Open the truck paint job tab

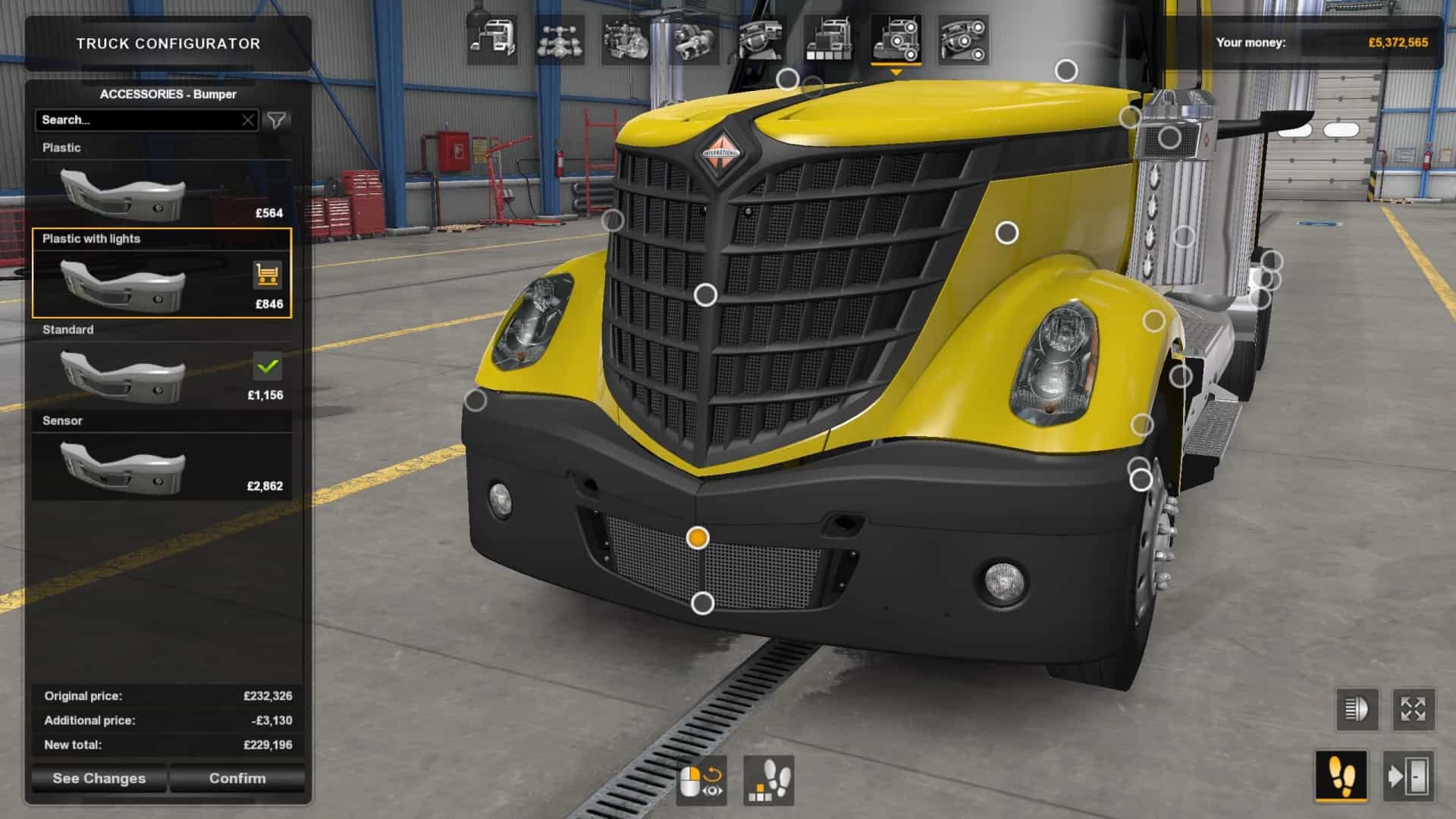(828, 39)
